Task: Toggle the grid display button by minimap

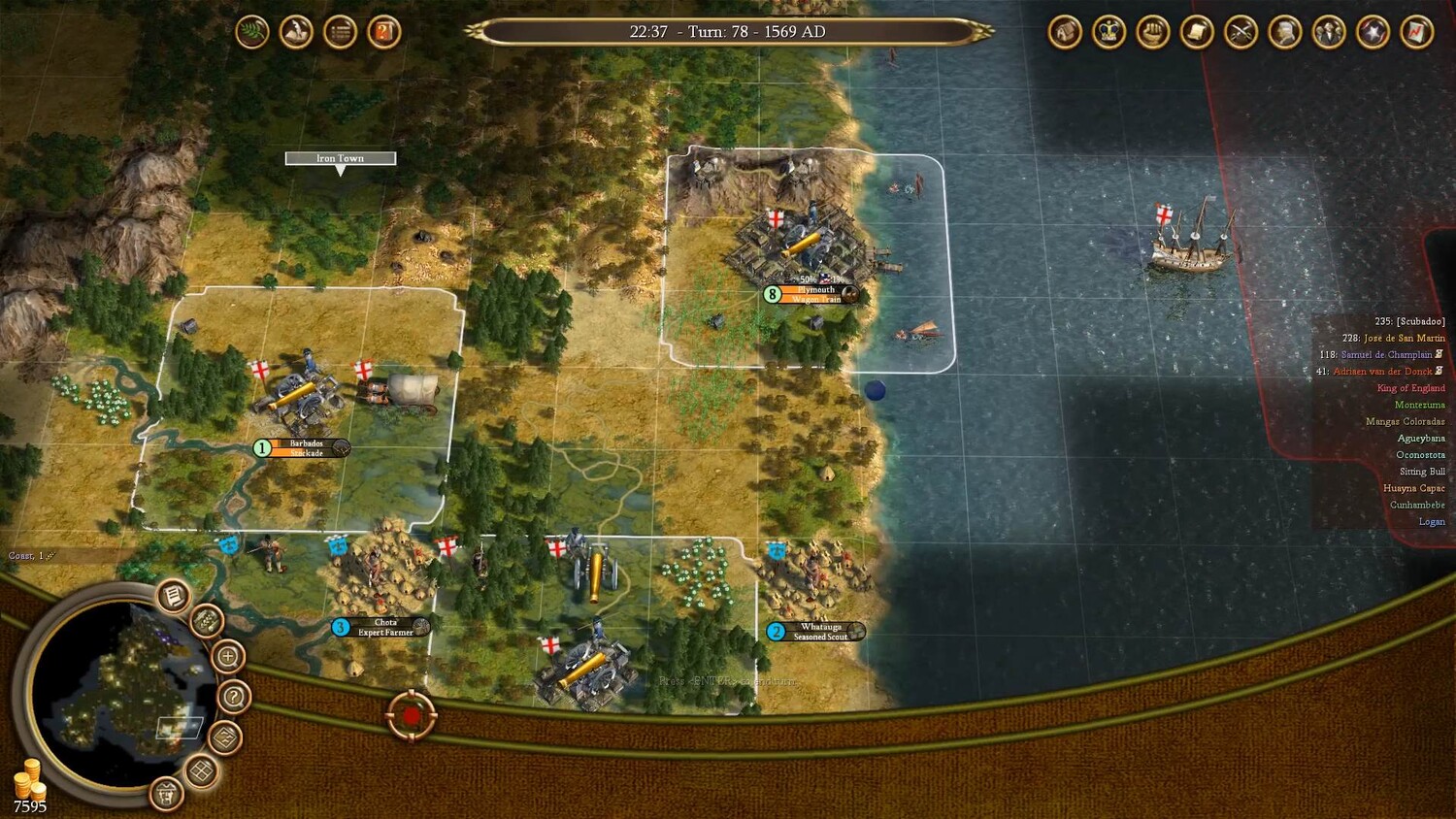Action: [201, 771]
